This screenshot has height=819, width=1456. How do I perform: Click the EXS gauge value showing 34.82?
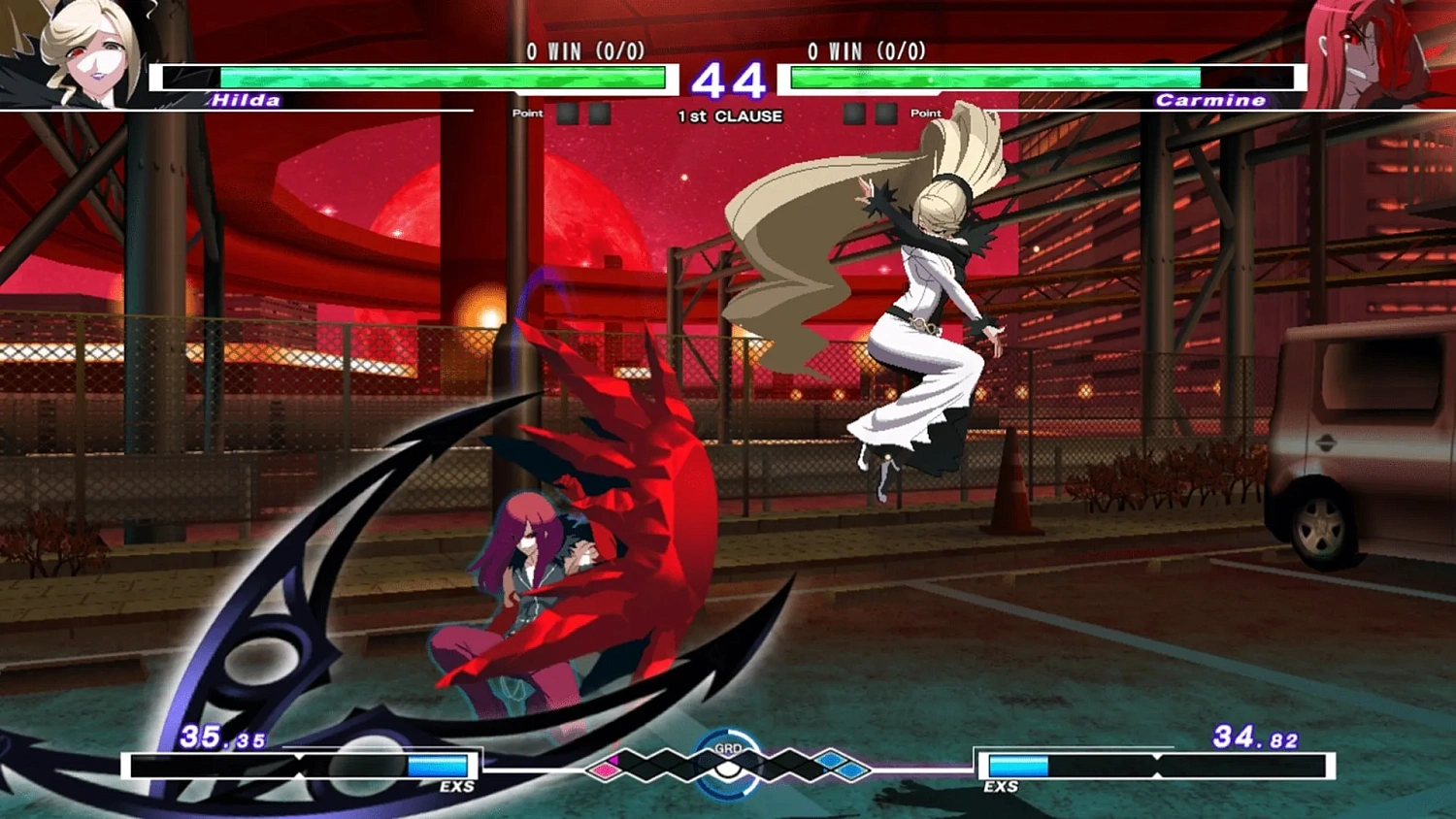coord(1255,737)
